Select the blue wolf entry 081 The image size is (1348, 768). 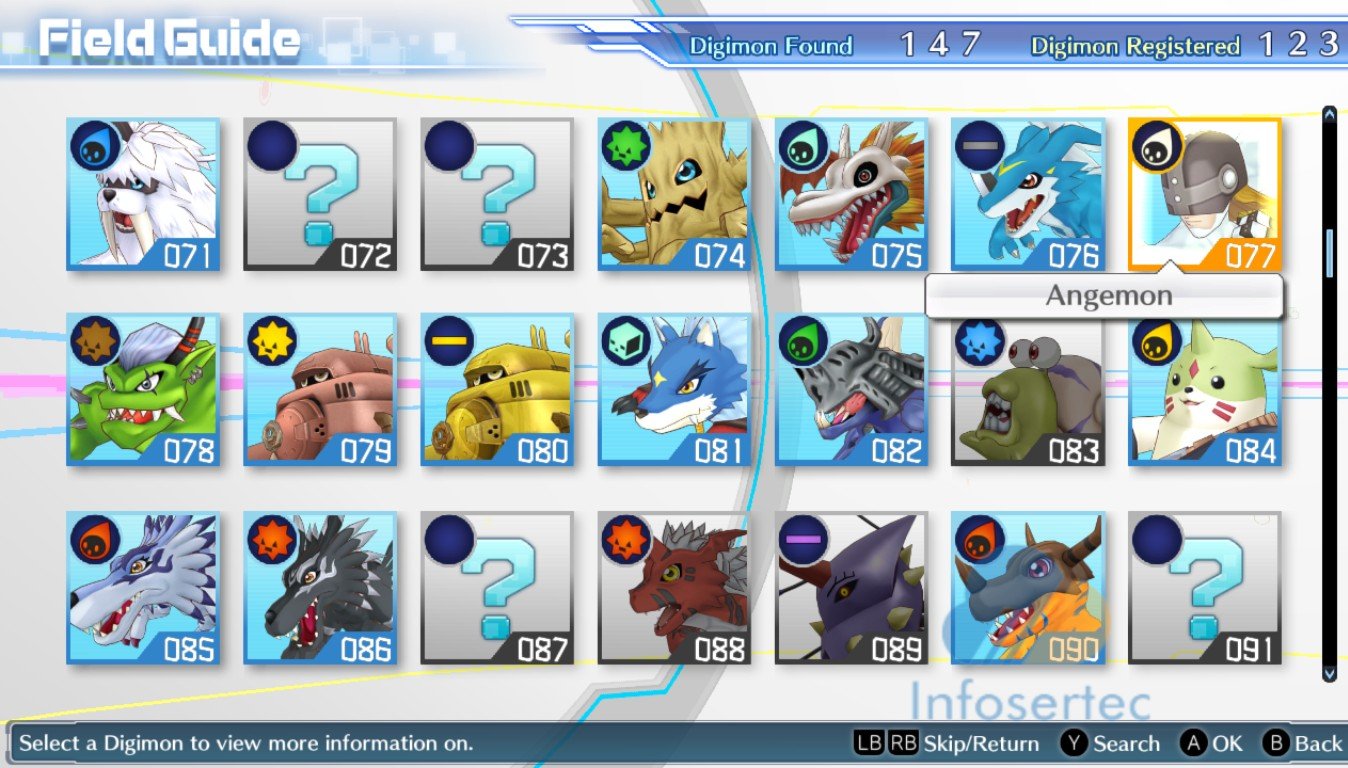pyautogui.click(x=674, y=390)
